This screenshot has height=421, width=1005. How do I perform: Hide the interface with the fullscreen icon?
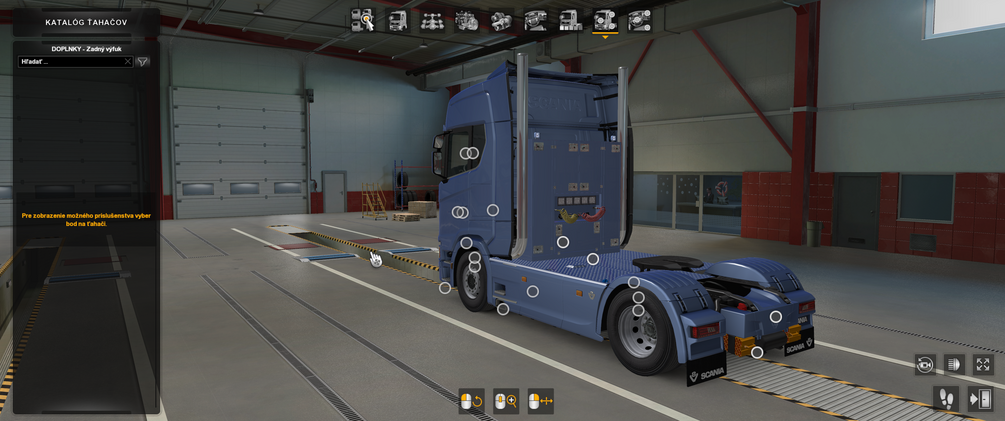click(983, 365)
